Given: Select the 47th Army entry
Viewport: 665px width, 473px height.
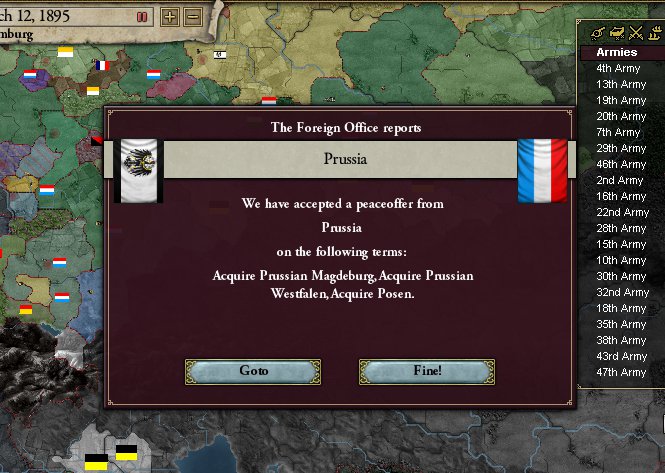Looking at the screenshot, I should click(621, 372).
